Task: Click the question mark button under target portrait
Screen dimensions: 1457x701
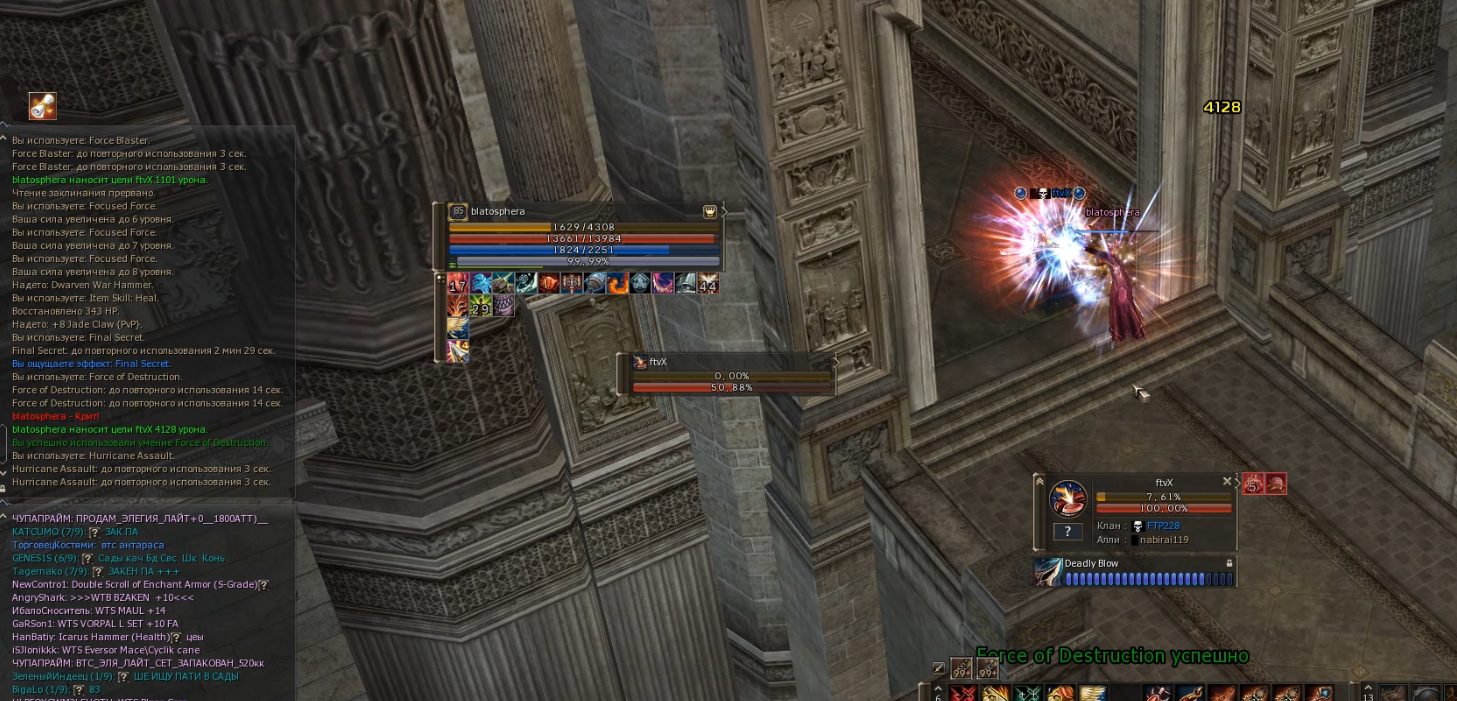Action: 1067,532
